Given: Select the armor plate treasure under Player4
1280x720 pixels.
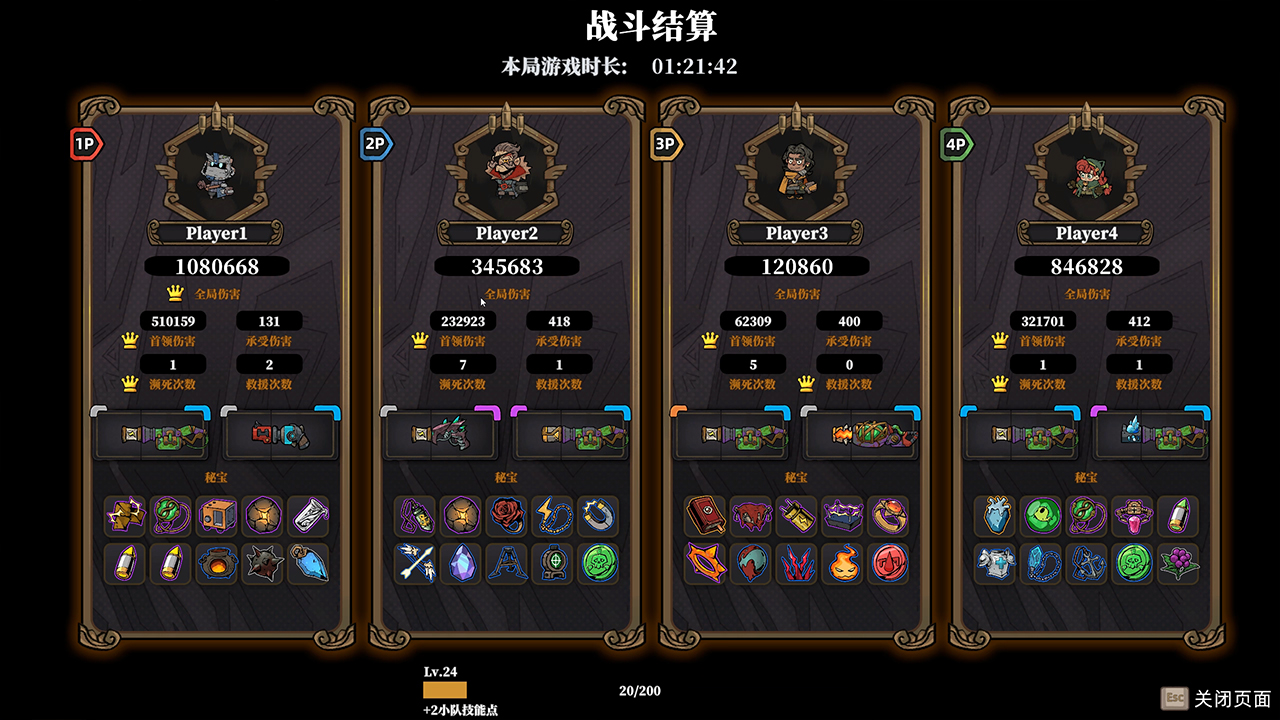Looking at the screenshot, I should 994,564.
